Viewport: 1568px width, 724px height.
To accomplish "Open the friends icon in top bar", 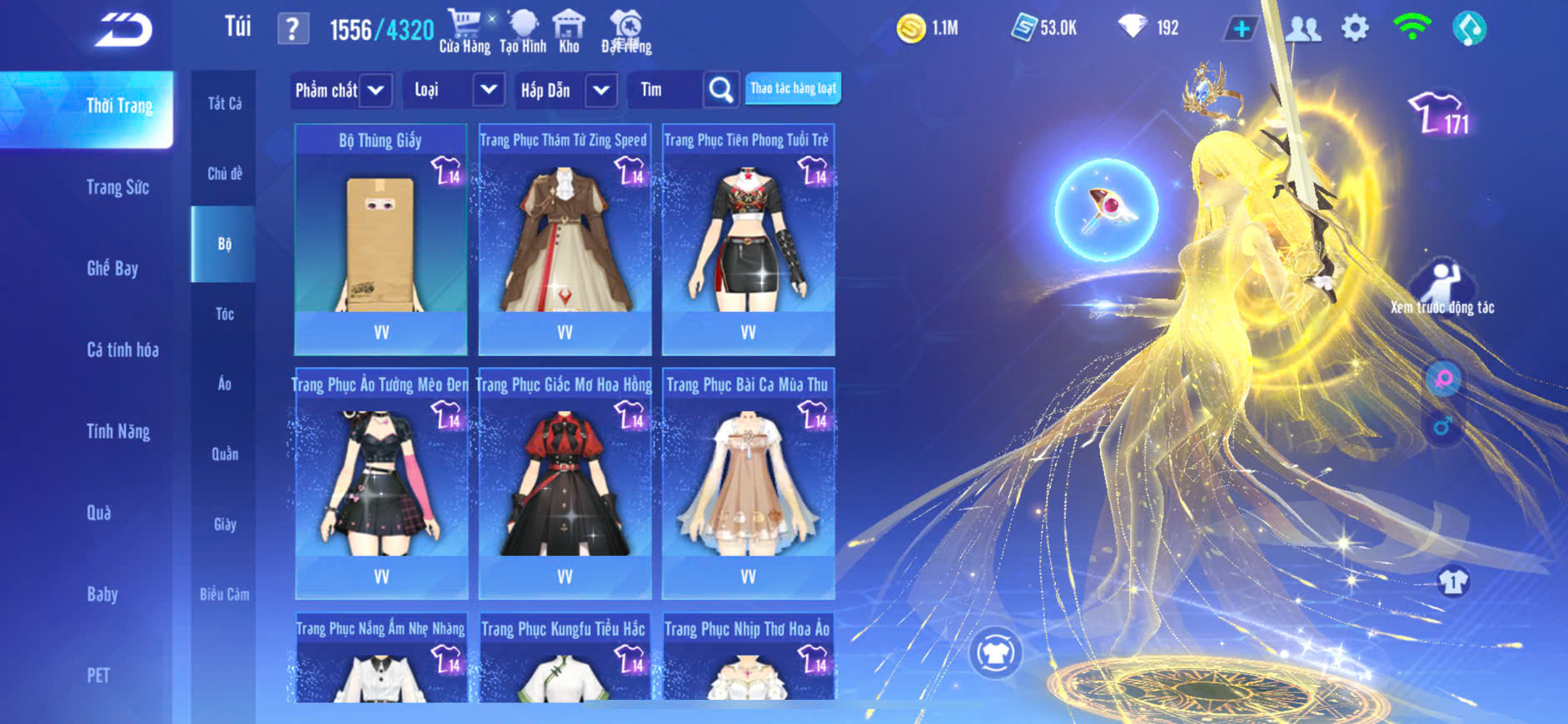I will pos(1303,28).
